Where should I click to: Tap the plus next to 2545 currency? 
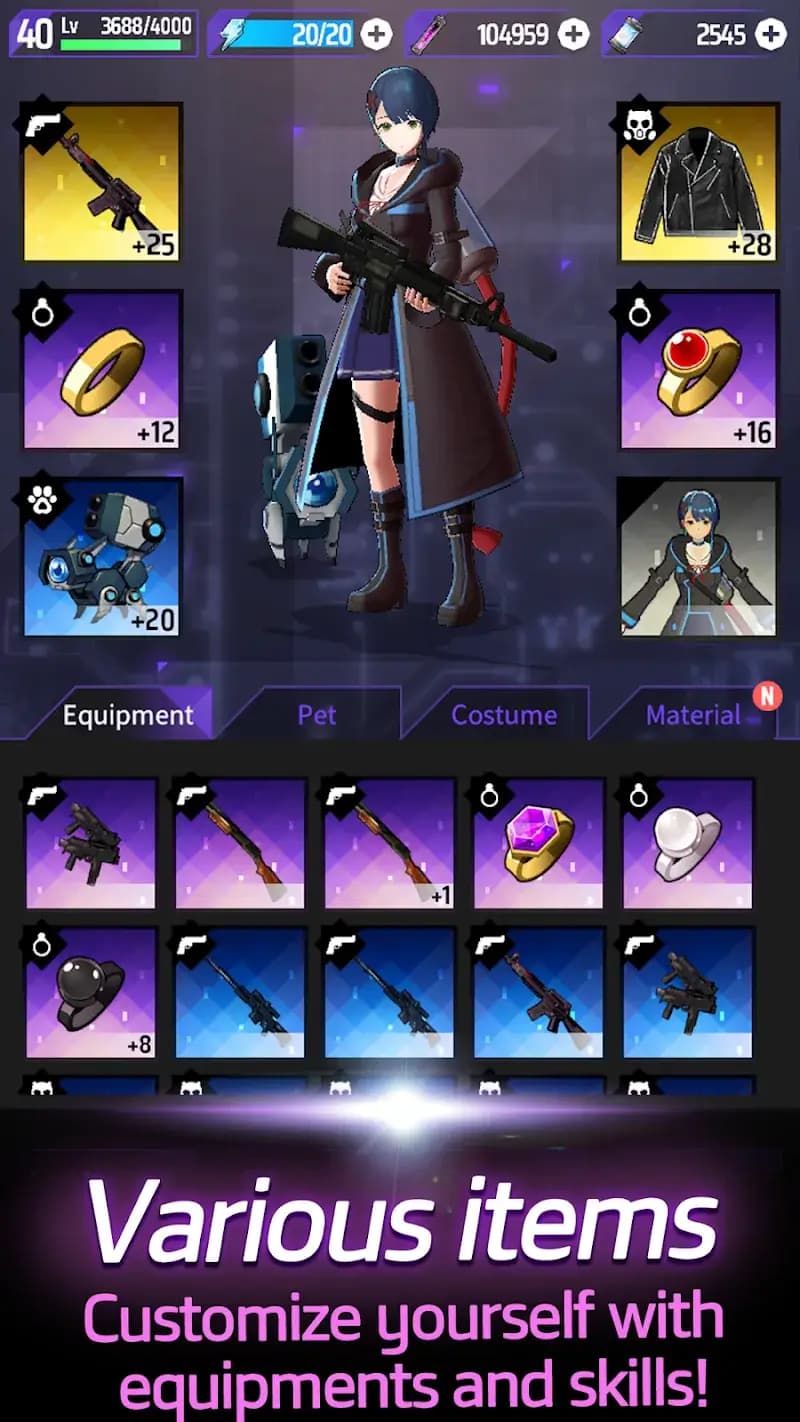coord(770,35)
